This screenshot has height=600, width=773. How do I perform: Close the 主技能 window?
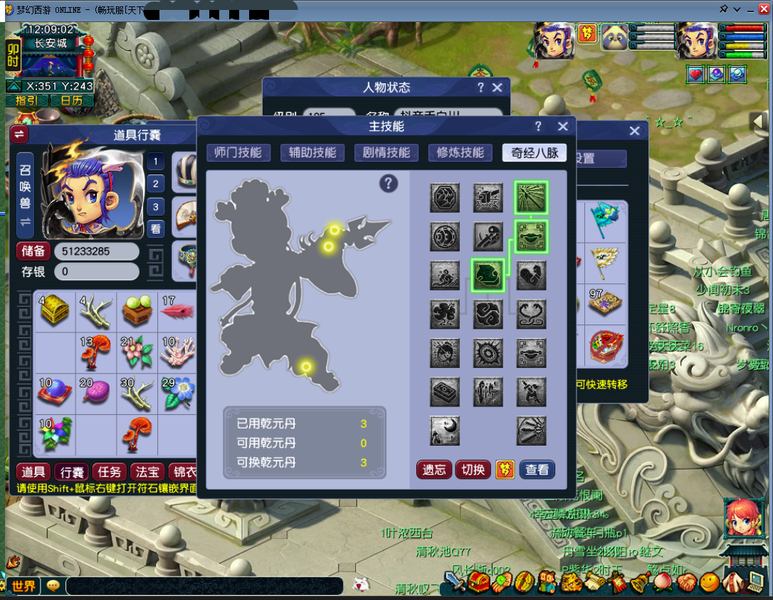pos(563,127)
